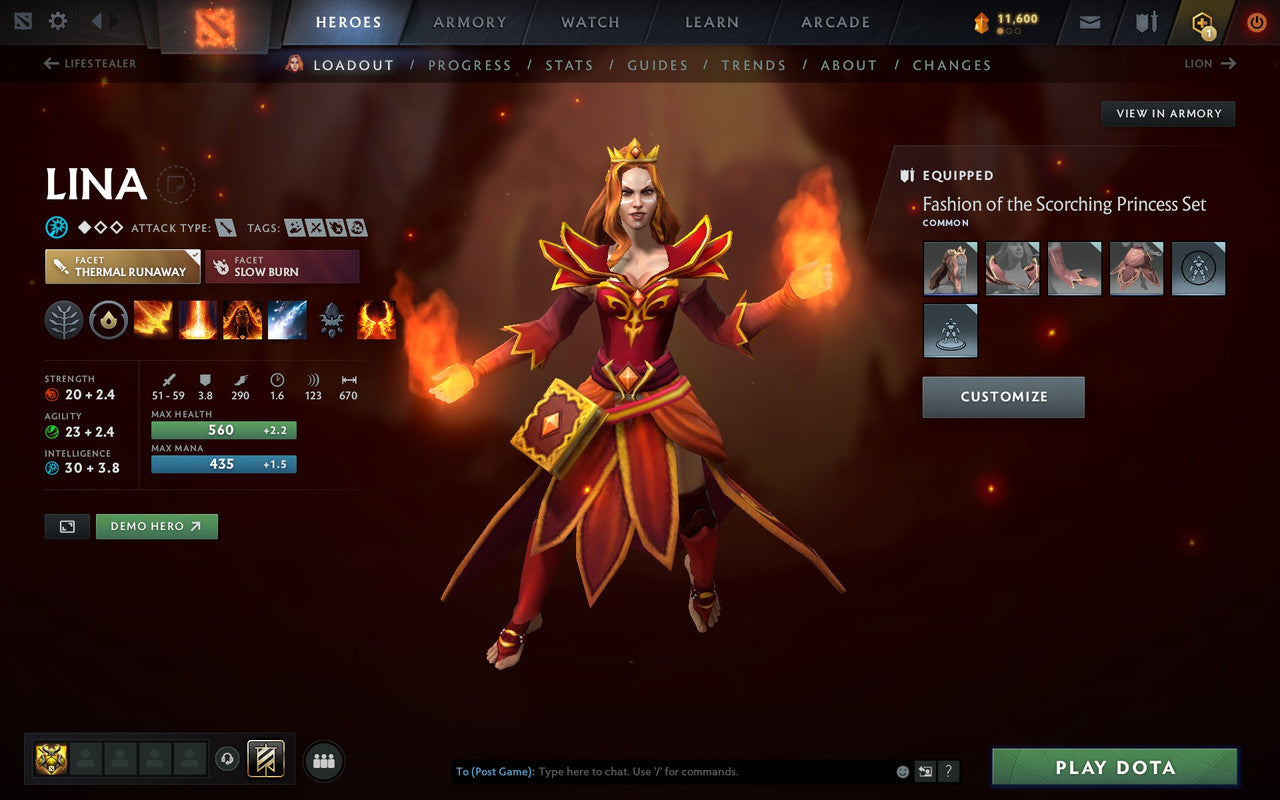Open Lina's talent tree icon
Screen dimensions: 1280x800
63,318
